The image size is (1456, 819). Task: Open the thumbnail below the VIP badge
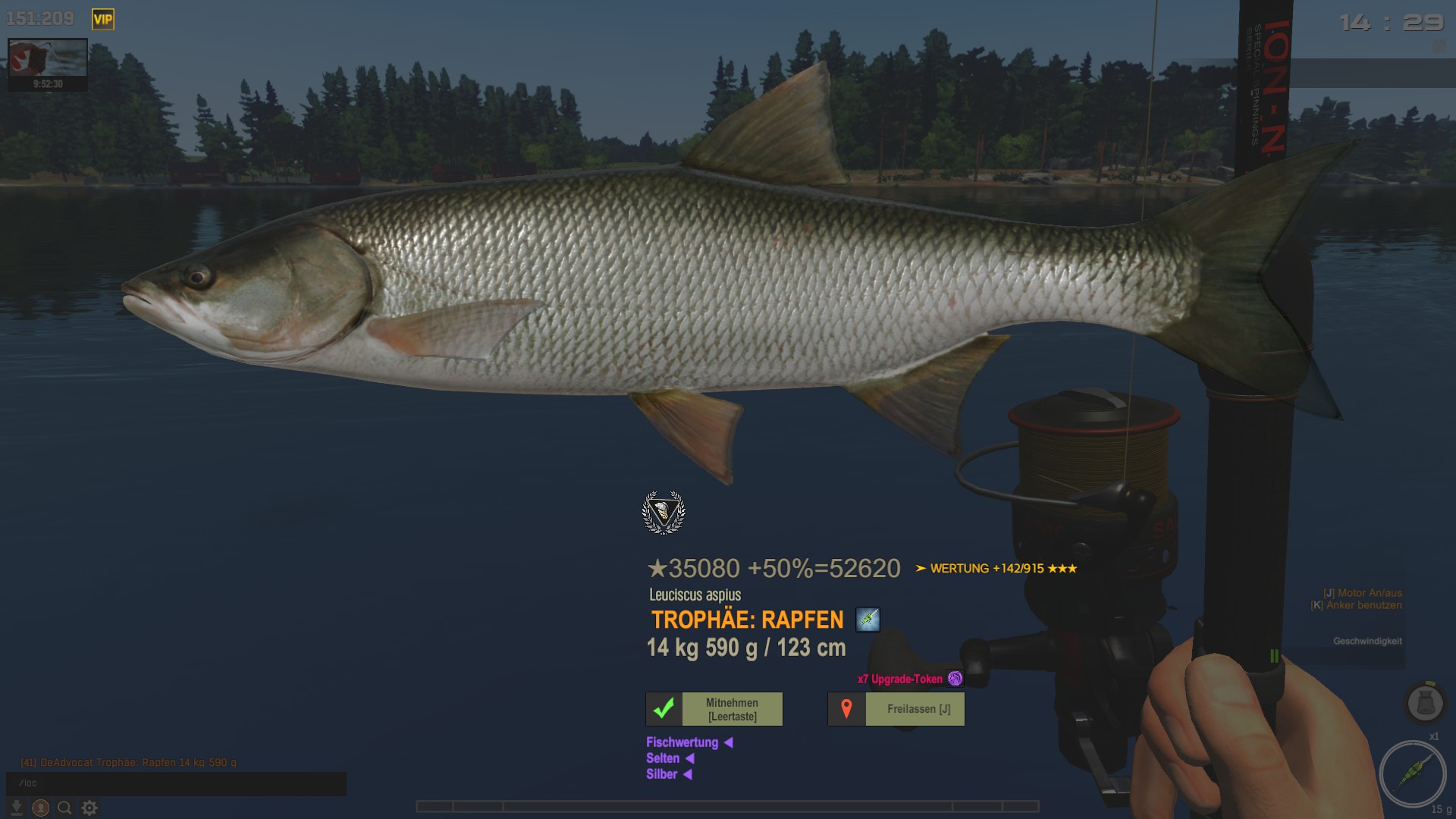pos(48,64)
